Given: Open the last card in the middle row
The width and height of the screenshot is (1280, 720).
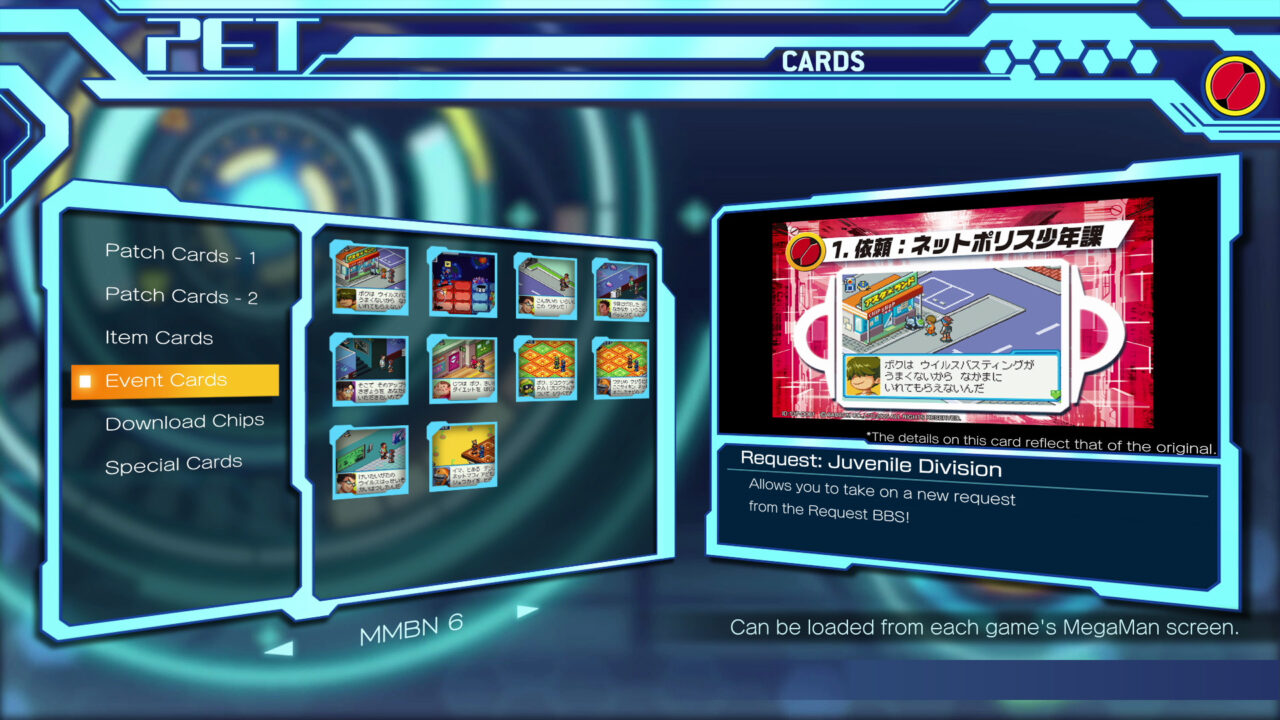Looking at the screenshot, I should pyautogui.click(x=622, y=370).
